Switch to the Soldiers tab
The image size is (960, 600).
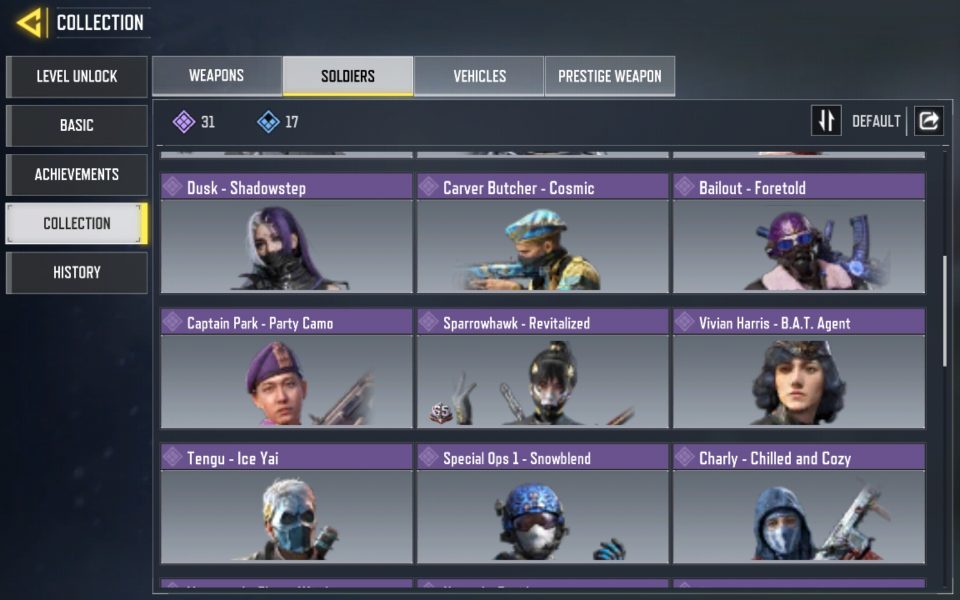(348, 76)
